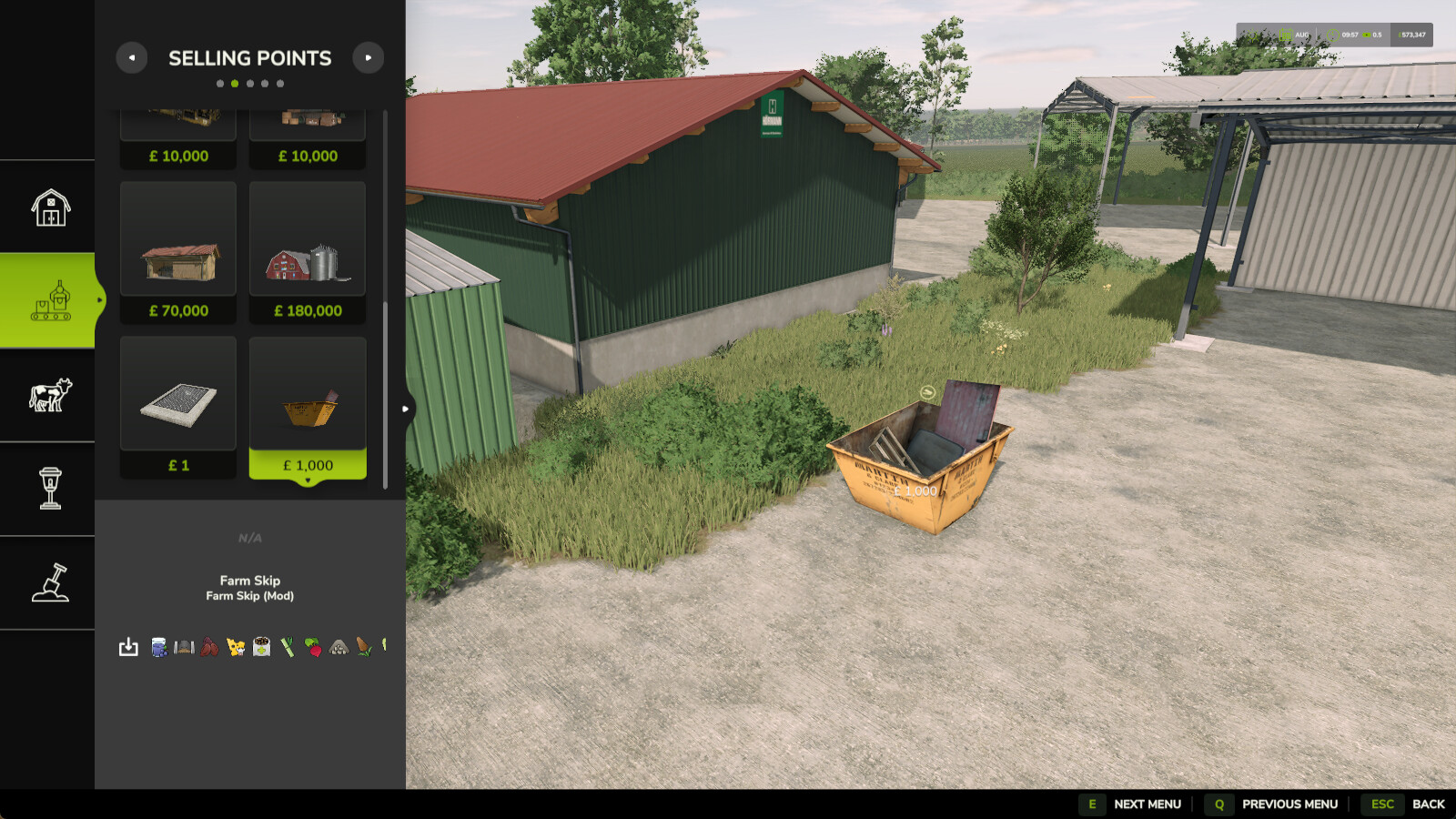Viewport: 1456px width, 819px height.
Task: Click the cheese accepted-goods icon
Action: point(236,648)
